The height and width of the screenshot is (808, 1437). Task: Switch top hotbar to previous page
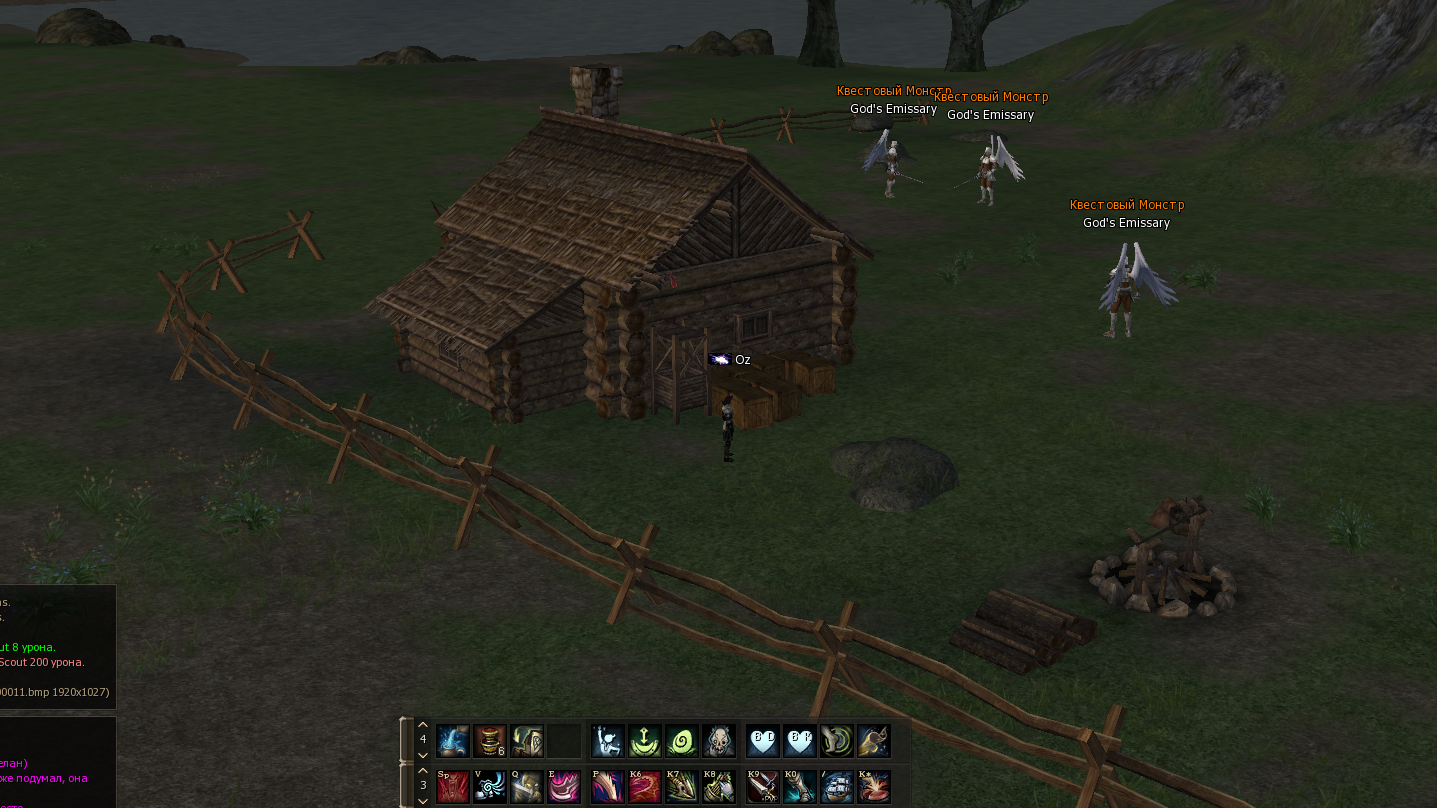pos(423,725)
